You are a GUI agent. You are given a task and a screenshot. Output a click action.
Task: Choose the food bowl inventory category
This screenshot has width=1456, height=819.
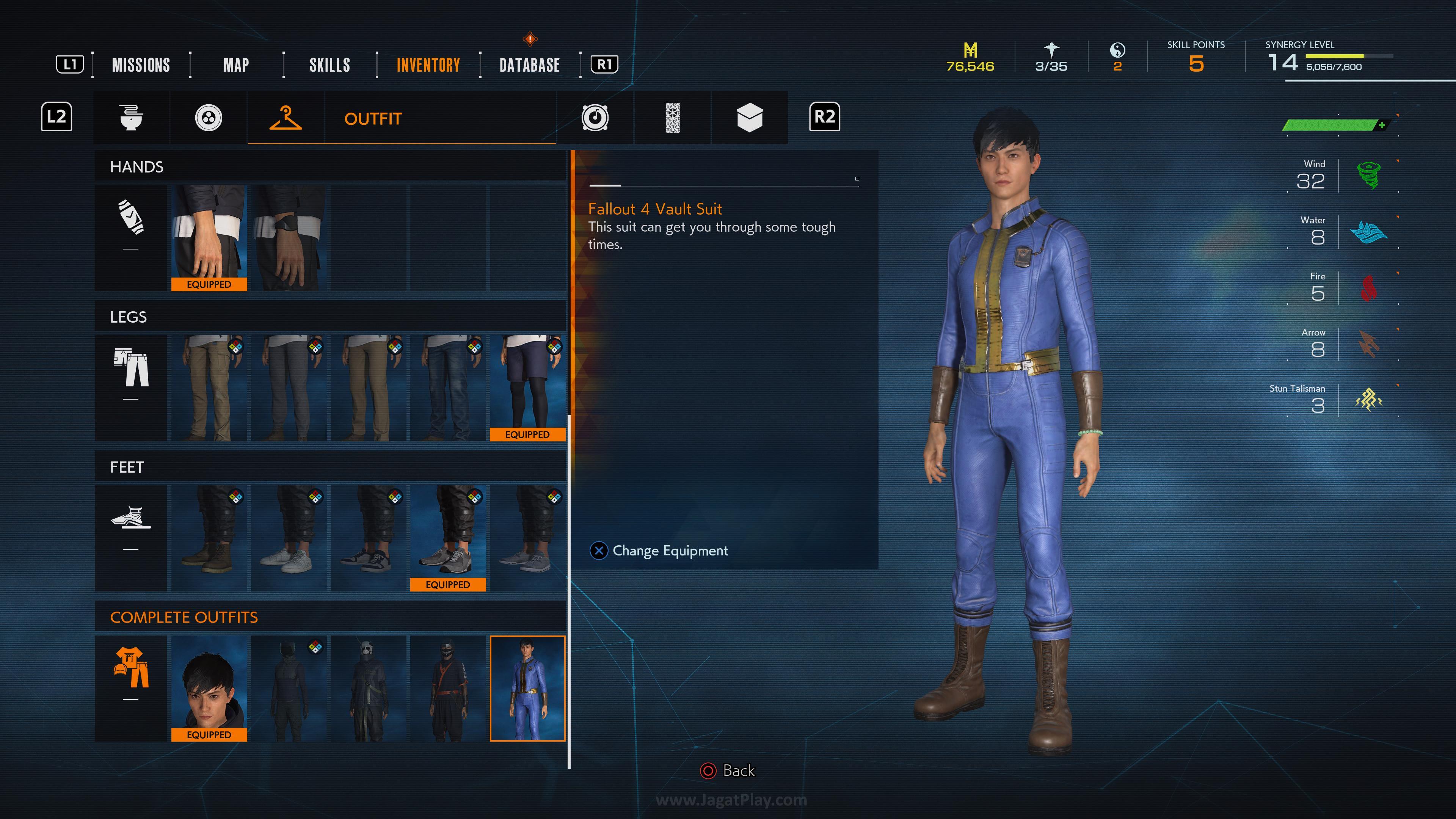pyautogui.click(x=131, y=118)
